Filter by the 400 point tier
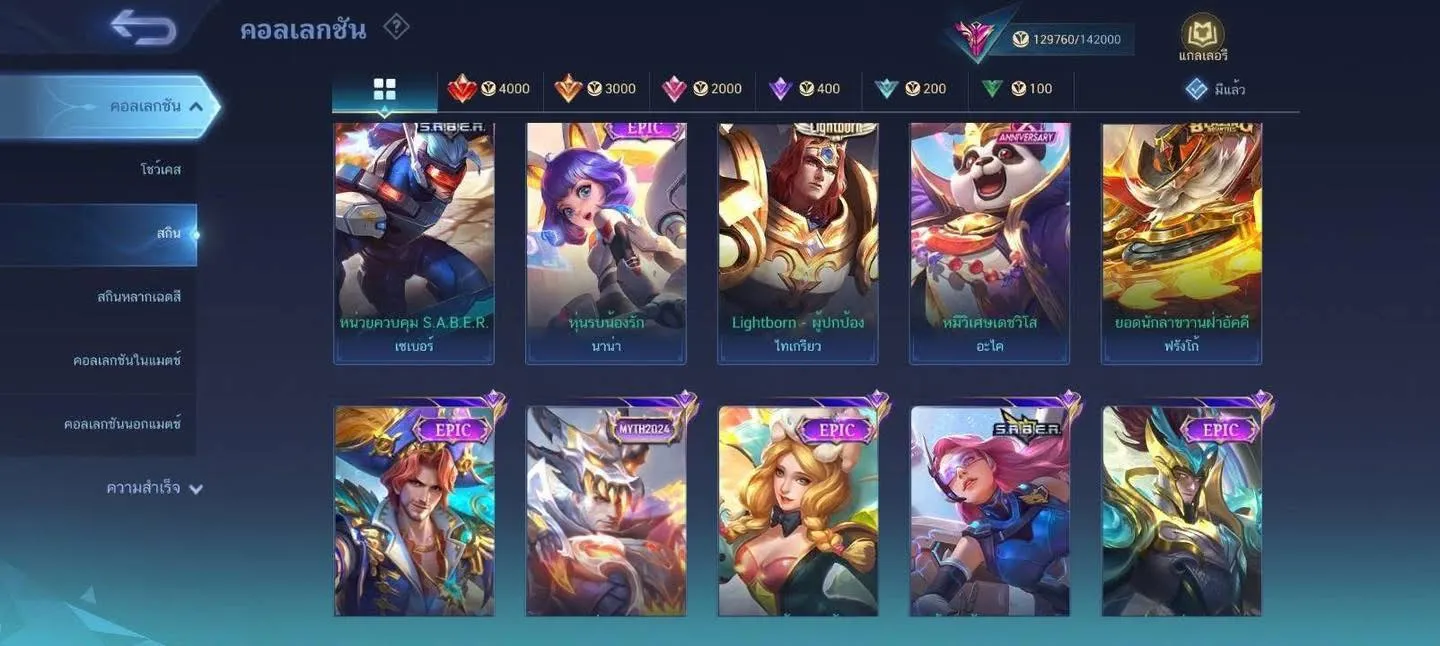This screenshot has width=1440, height=646. tap(805, 89)
